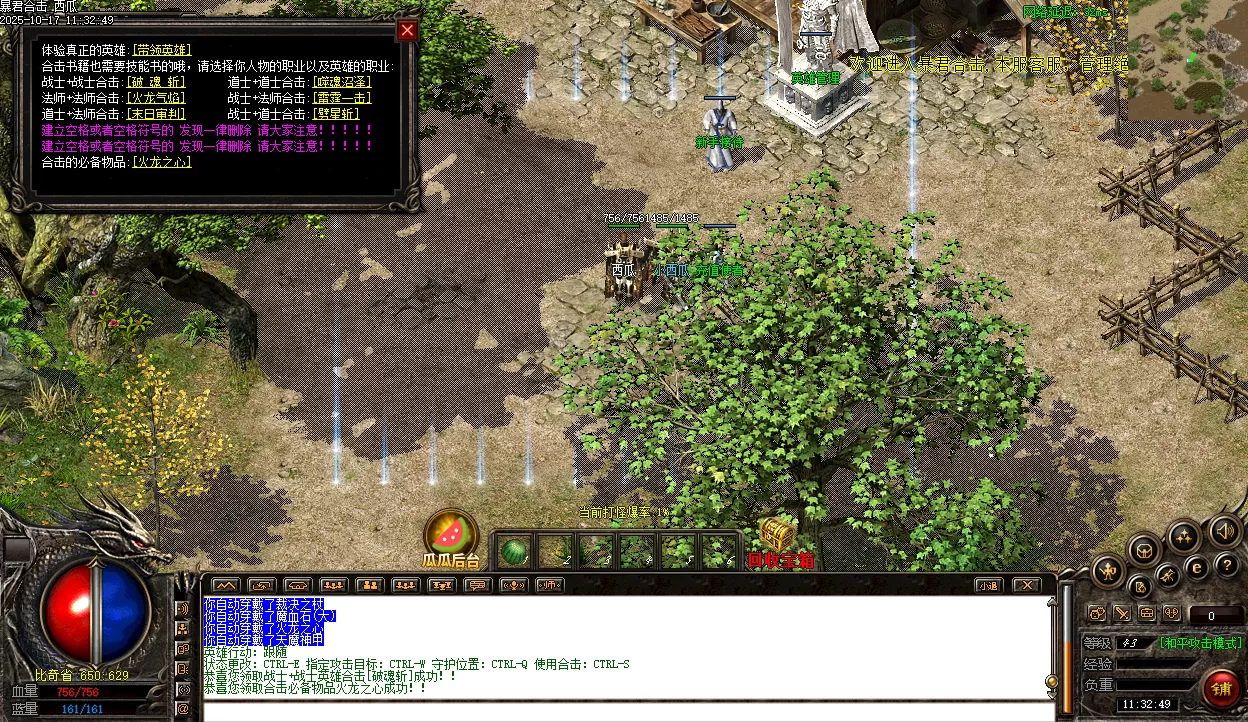Viewport: 1248px width, 722px height.
Task: Choose the 带领英雄 link
Action: point(161,50)
